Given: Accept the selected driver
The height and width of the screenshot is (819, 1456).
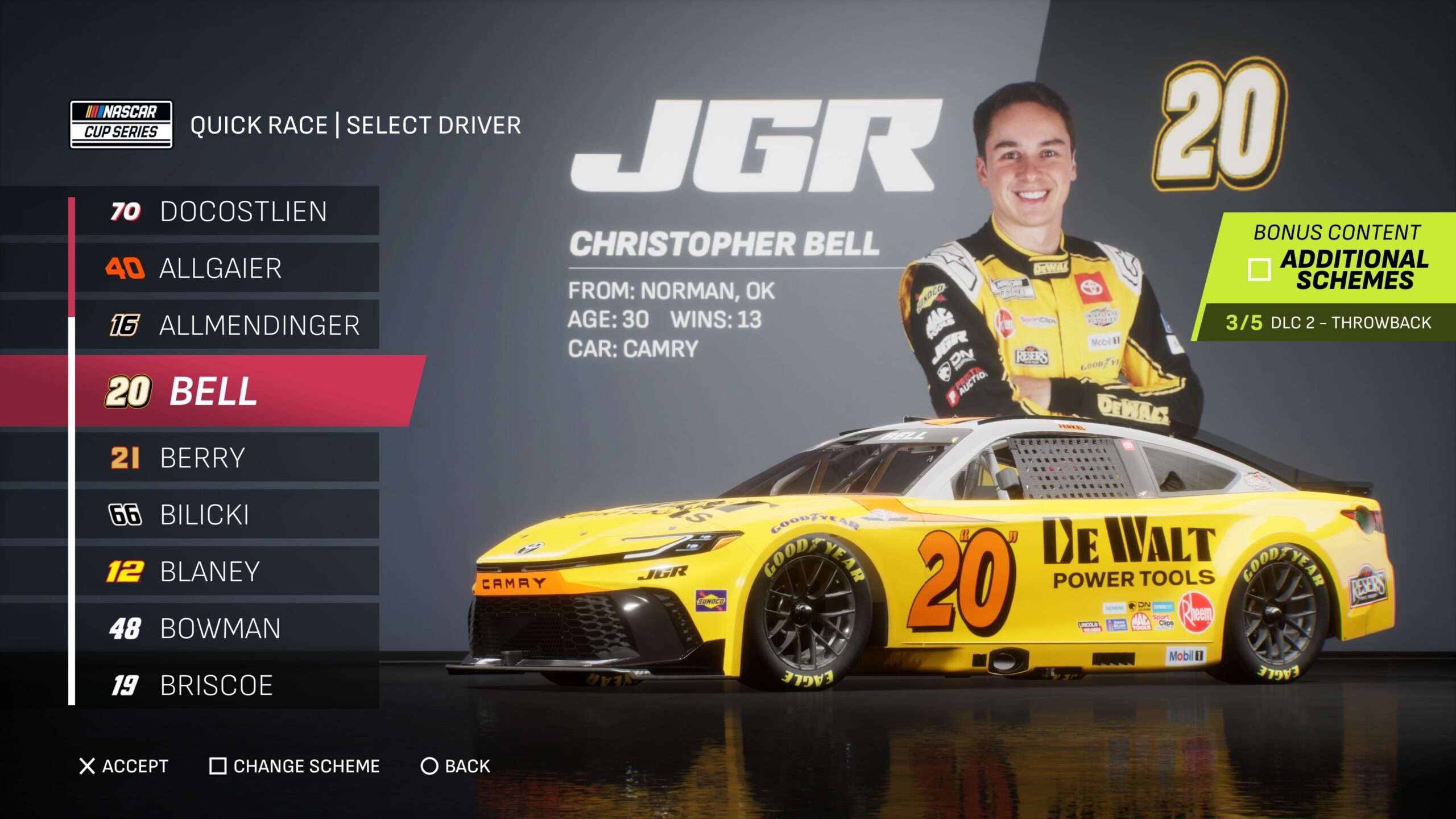Looking at the screenshot, I should [x=124, y=766].
